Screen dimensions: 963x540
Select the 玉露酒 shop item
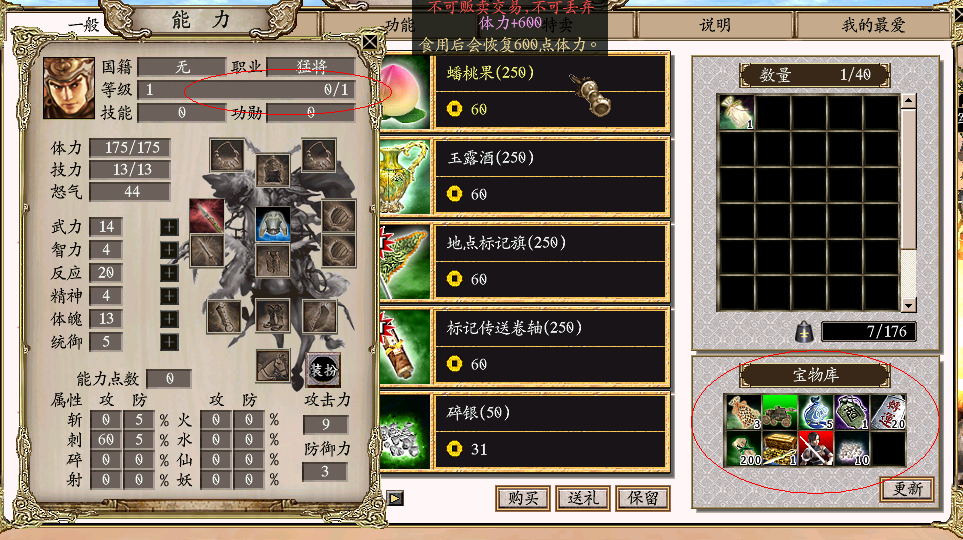[x=550, y=175]
